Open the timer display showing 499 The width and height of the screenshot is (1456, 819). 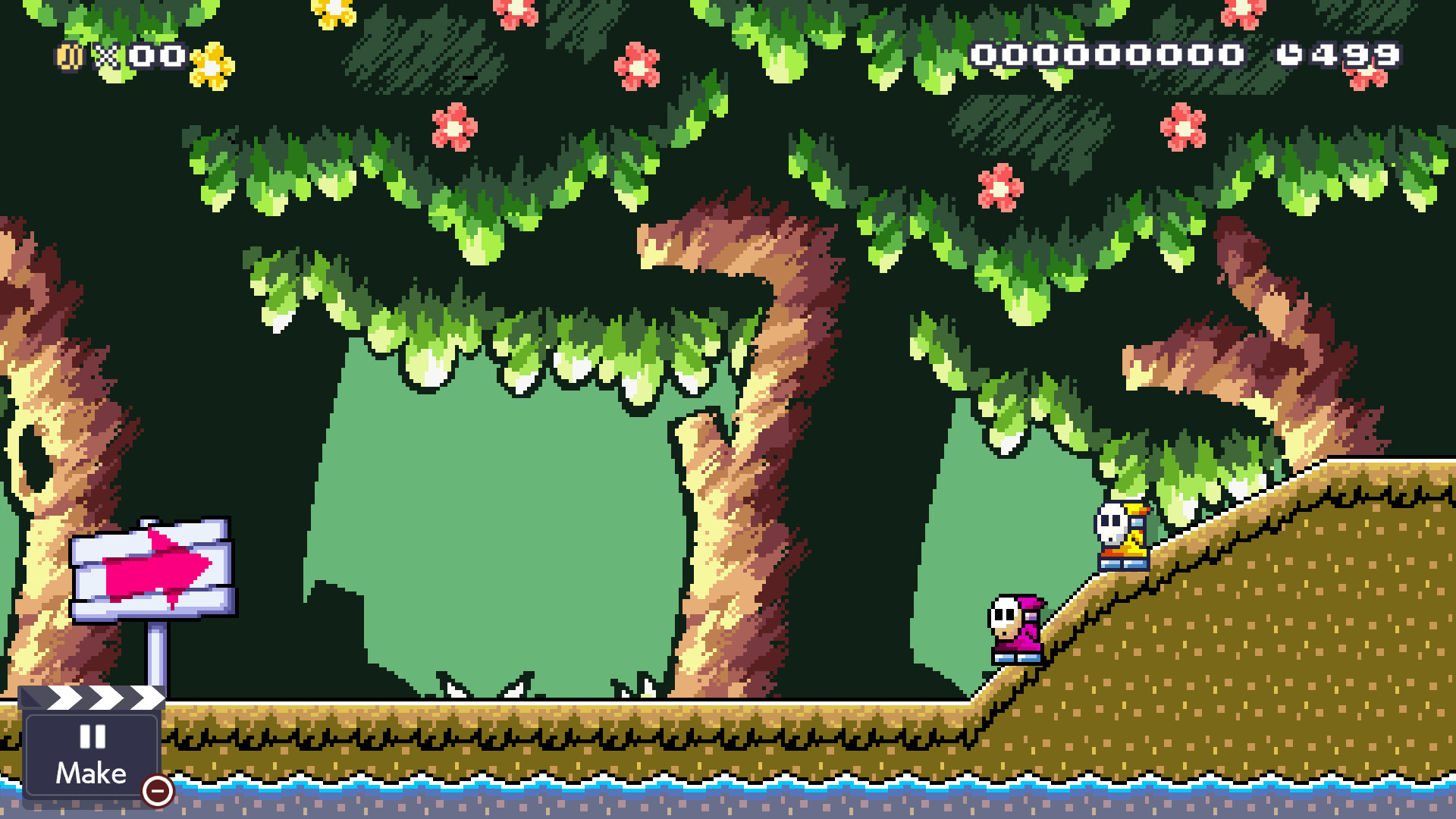1357,55
